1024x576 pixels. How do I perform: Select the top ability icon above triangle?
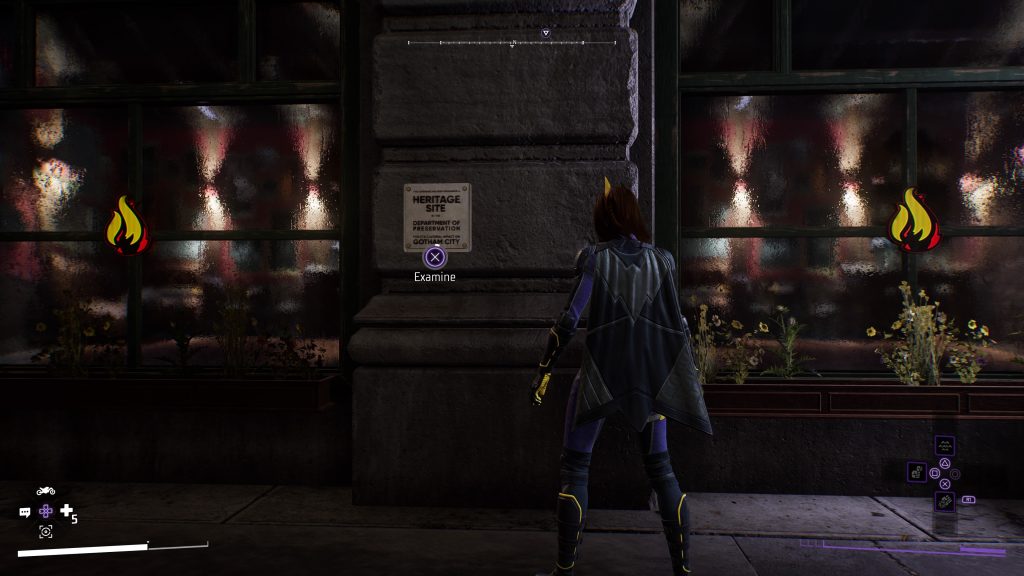point(944,446)
